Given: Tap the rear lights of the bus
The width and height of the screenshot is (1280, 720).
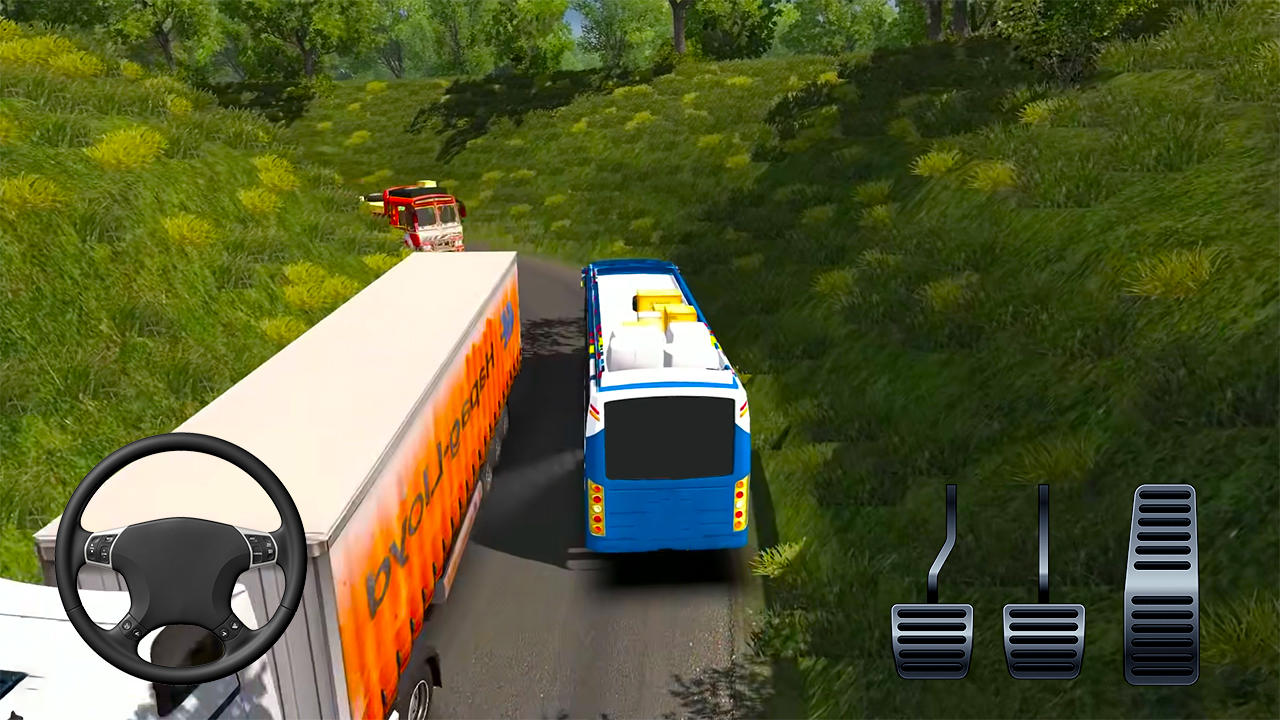Looking at the screenshot, I should point(600,505).
